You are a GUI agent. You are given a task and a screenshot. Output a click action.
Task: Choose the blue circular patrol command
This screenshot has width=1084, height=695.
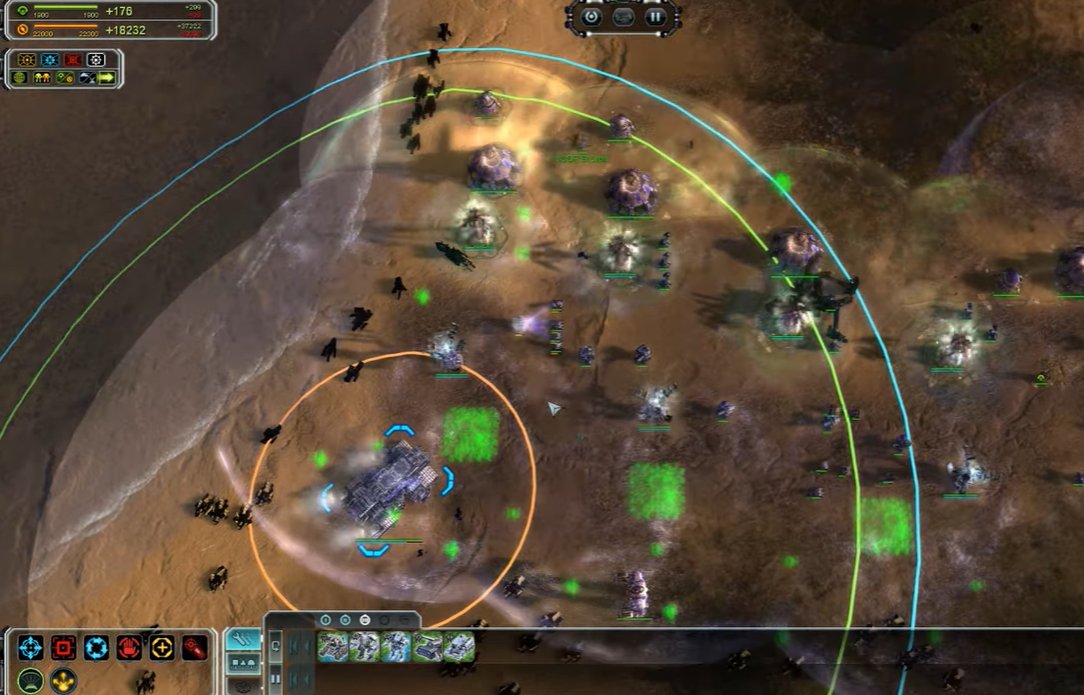tap(97, 647)
